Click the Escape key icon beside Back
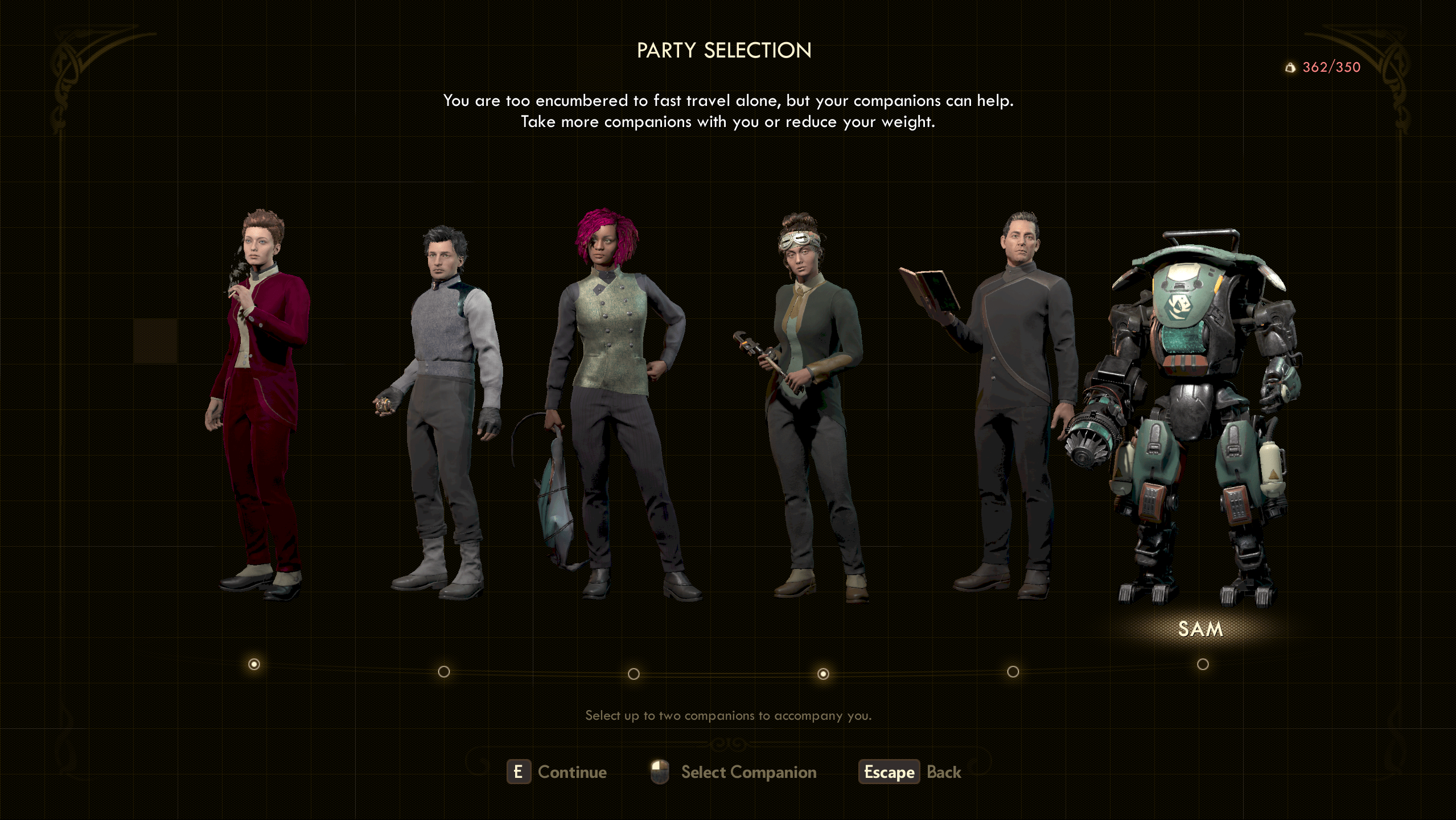This screenshot has width=1456, height=820. 889,772
